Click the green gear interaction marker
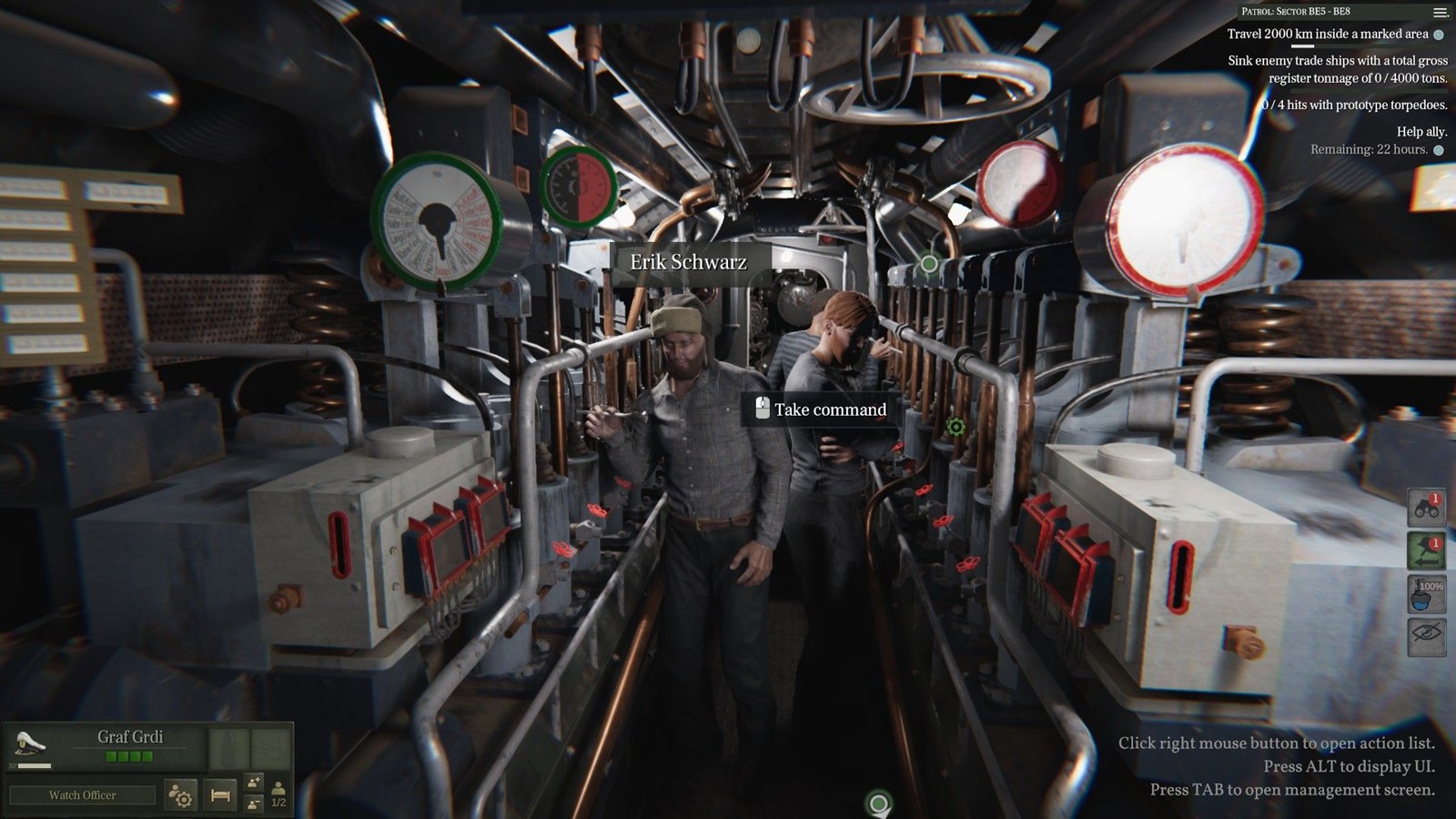 (x=955, y=426)
